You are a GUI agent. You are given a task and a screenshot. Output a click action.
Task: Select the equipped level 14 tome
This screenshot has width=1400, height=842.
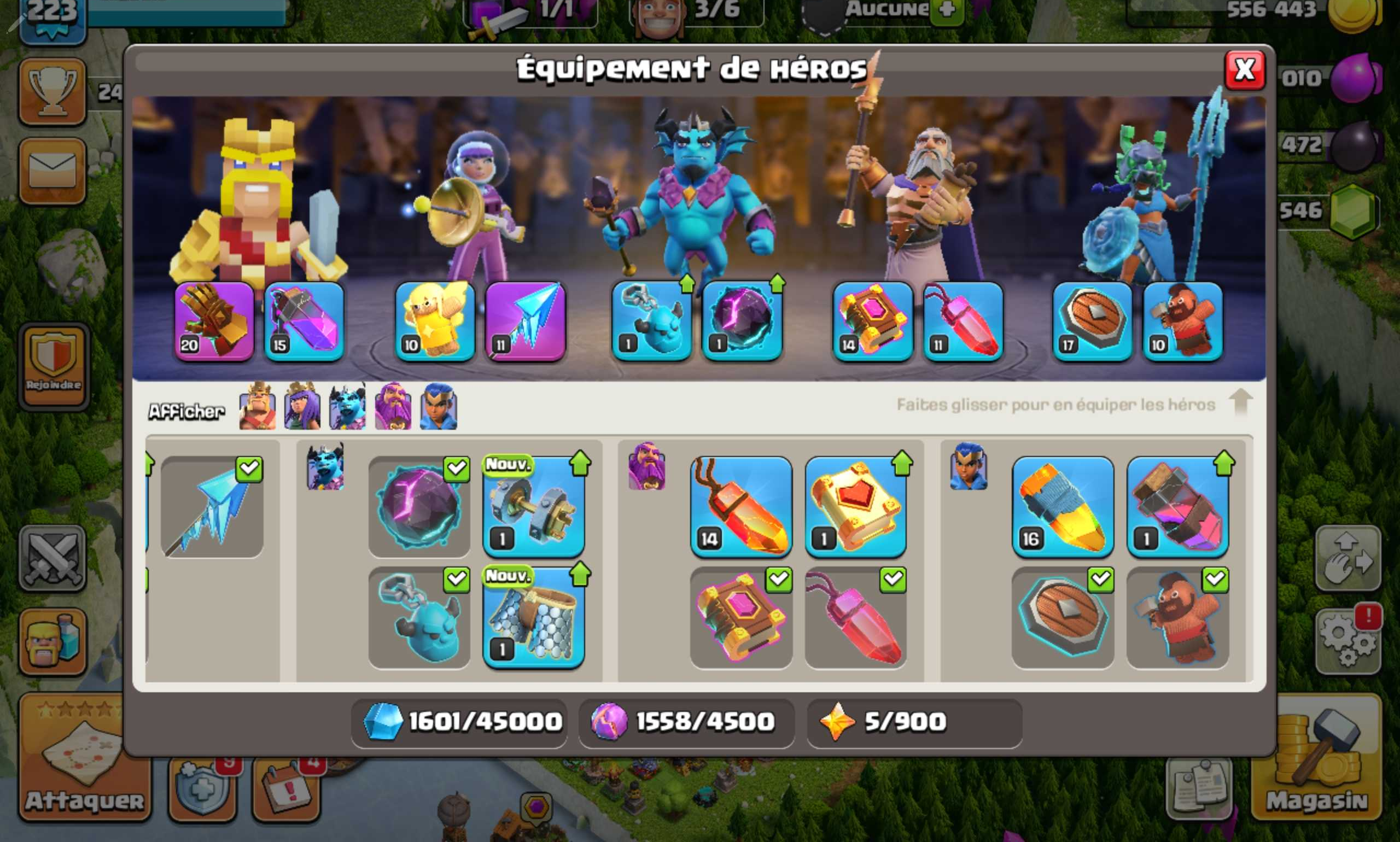pos(872,321)
